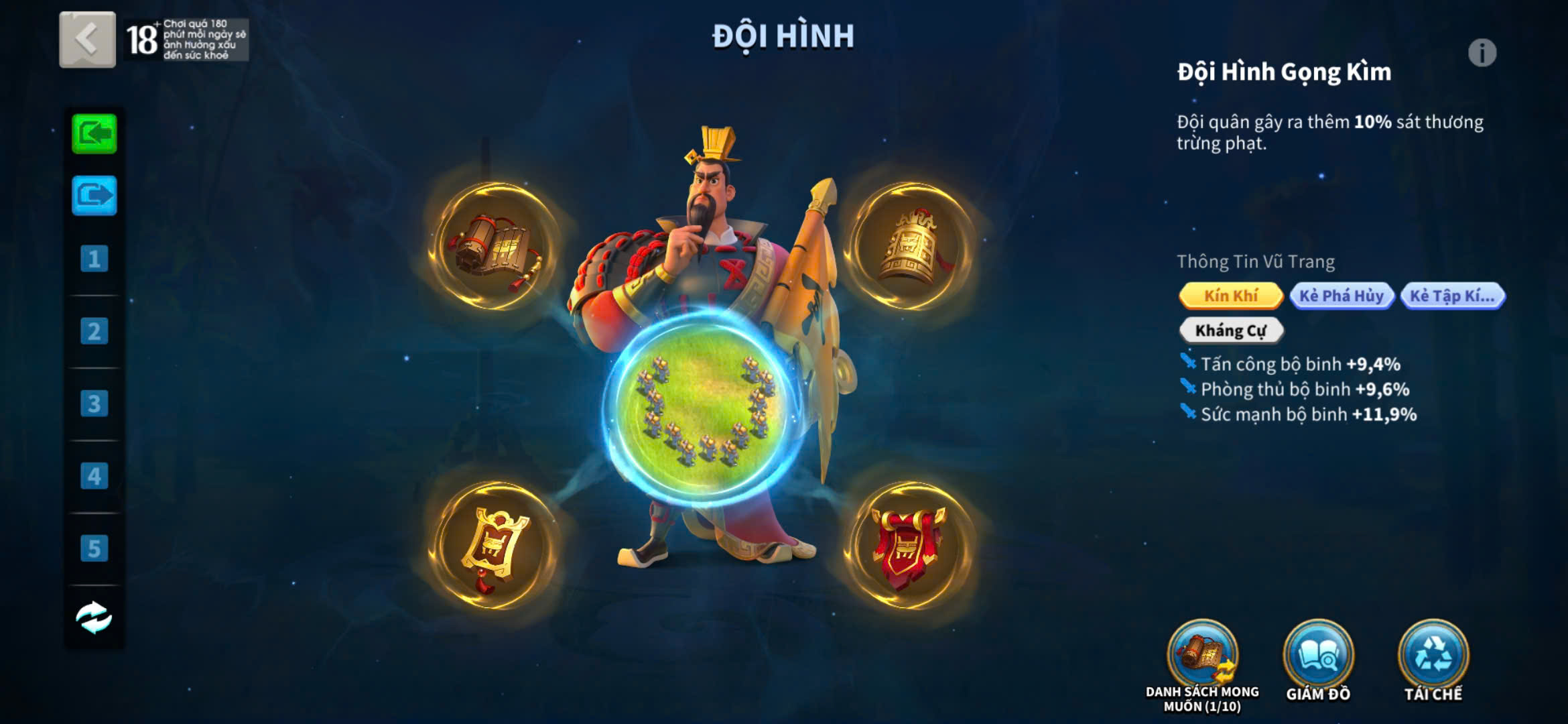Select the golden emblem armament slot

pos(495,546)
